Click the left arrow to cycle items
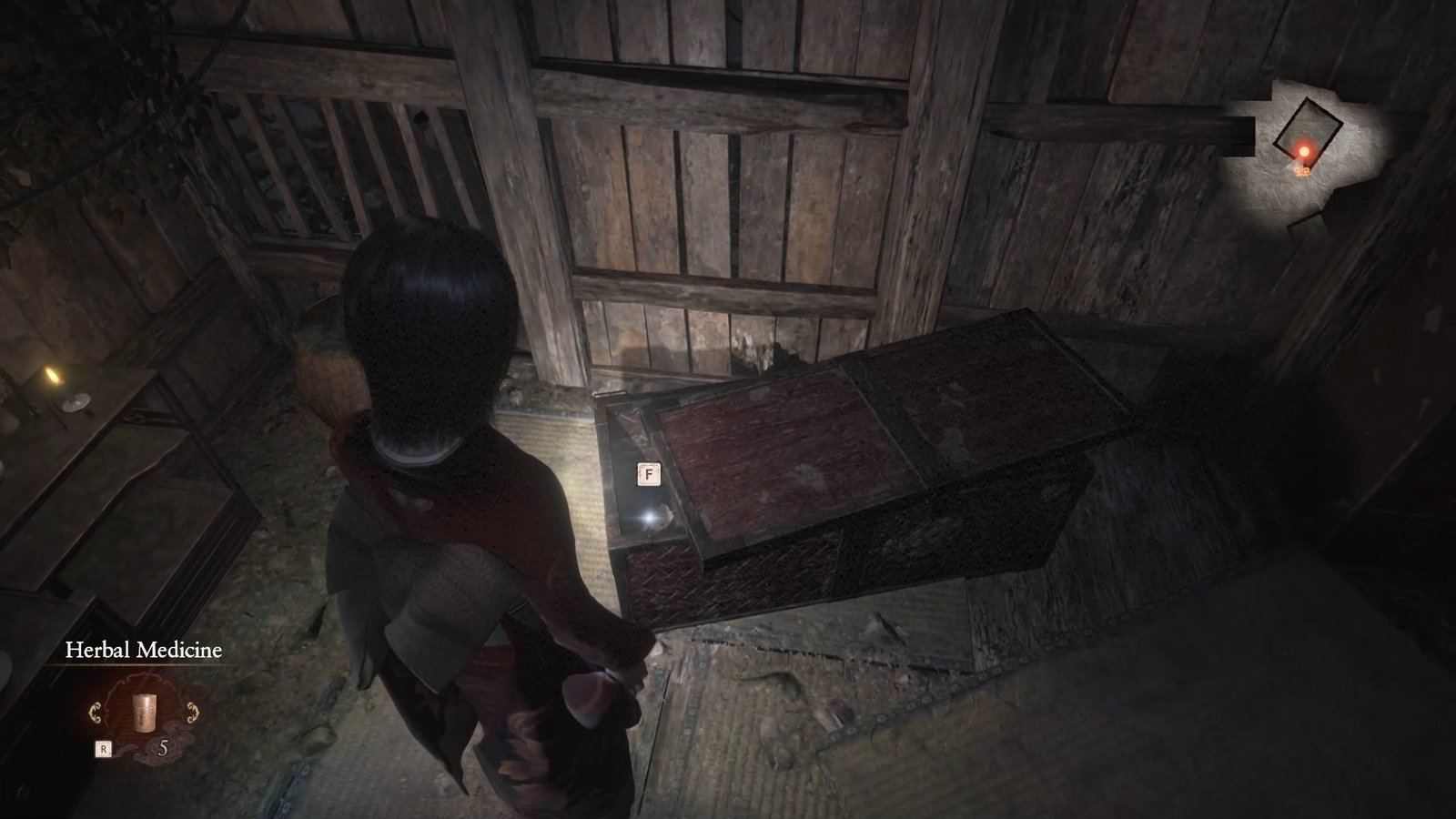This screenshot has width=1456, height=819. click(x=94, y=712)
